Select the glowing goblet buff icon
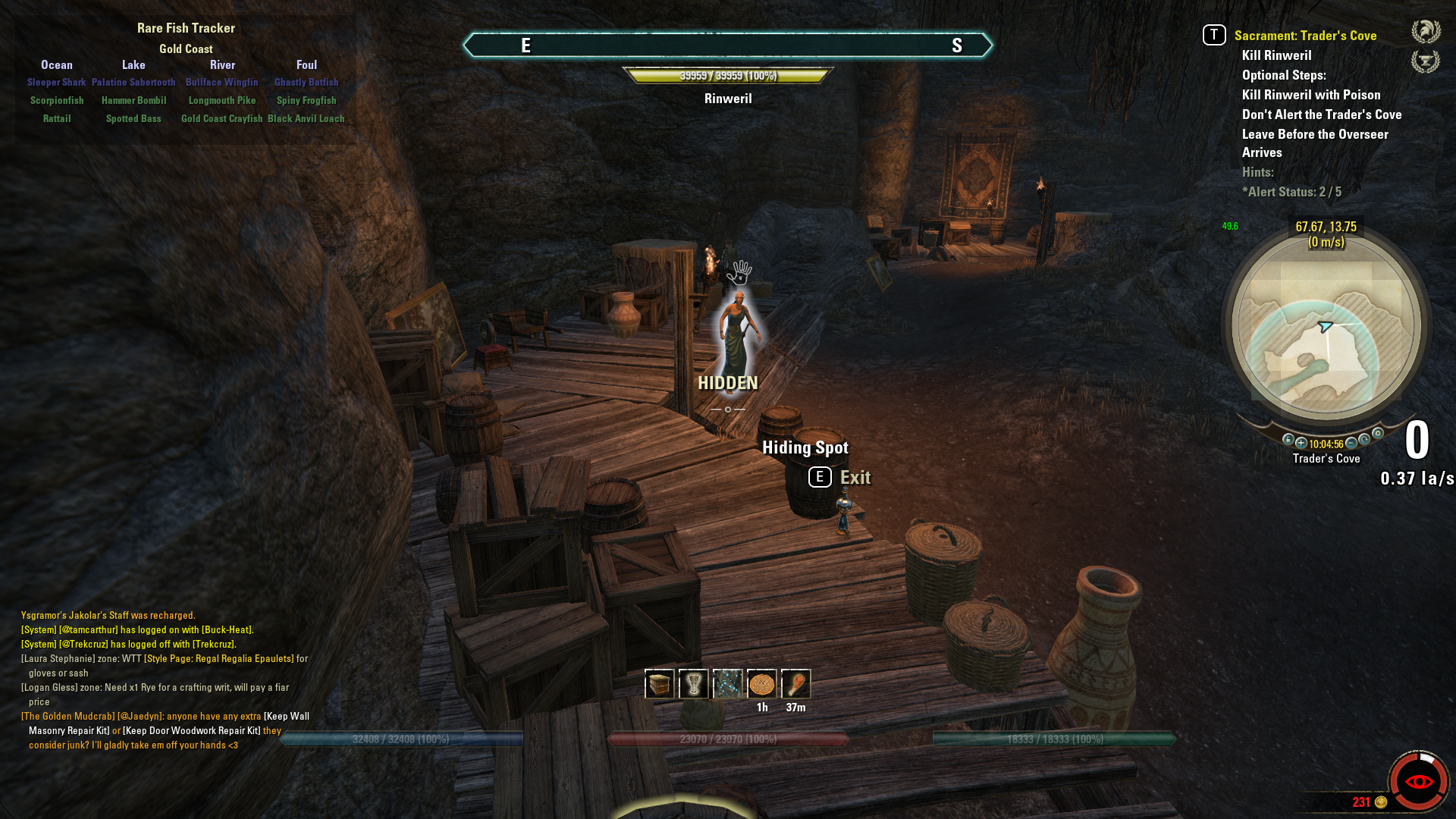The height and width of the screenshot is (819, 1456). point(693,684)
